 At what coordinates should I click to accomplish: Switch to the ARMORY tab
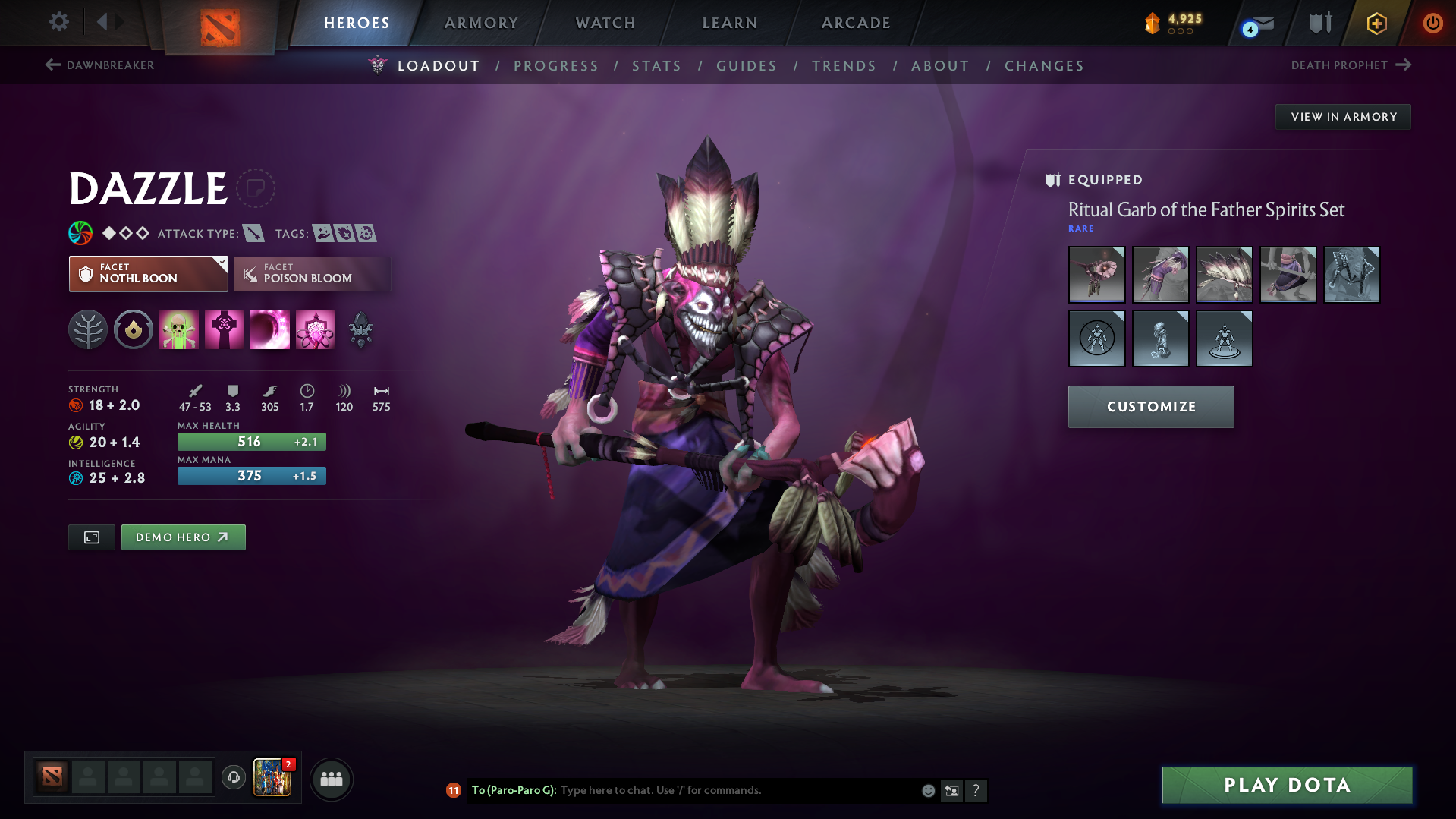[x=481, y=22]
